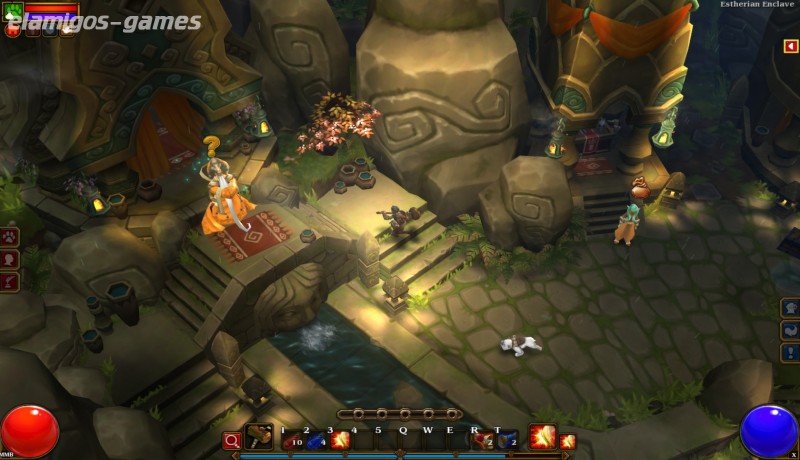Use the red potion in the R slot
800x460 pixels.
(483, 440)
